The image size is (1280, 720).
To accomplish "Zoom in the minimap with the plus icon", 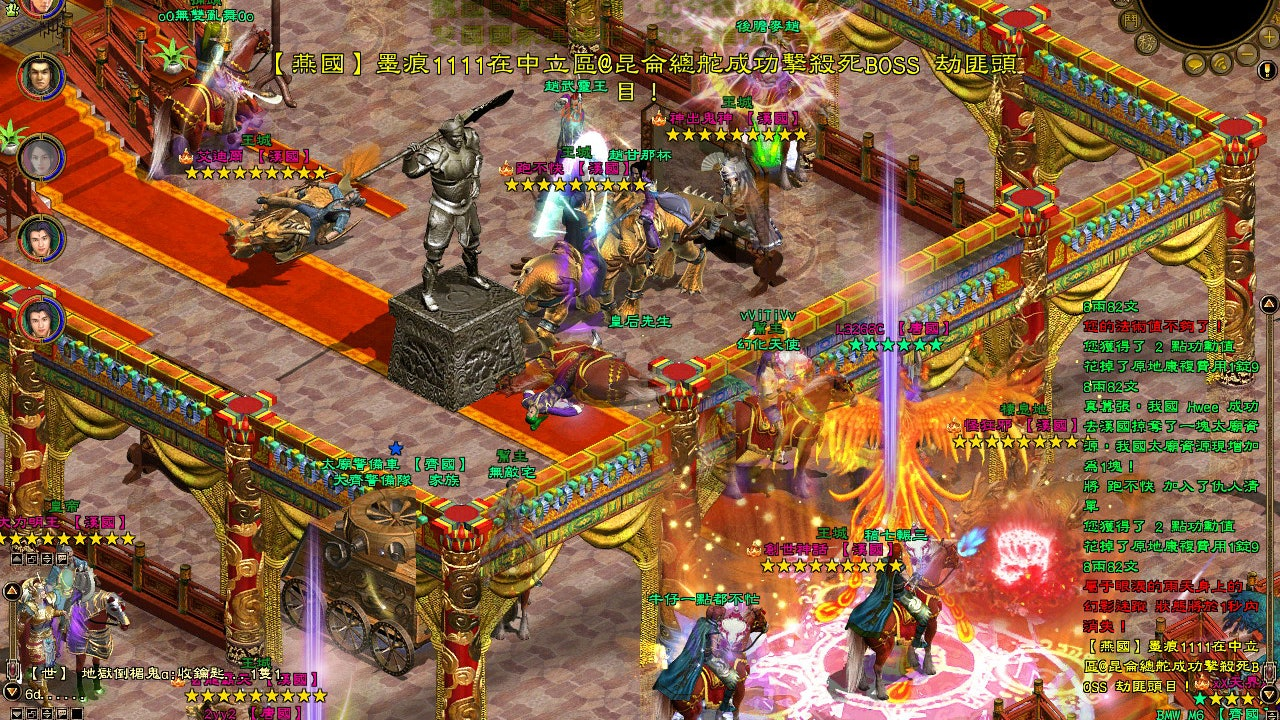I will click(1268, 36).
